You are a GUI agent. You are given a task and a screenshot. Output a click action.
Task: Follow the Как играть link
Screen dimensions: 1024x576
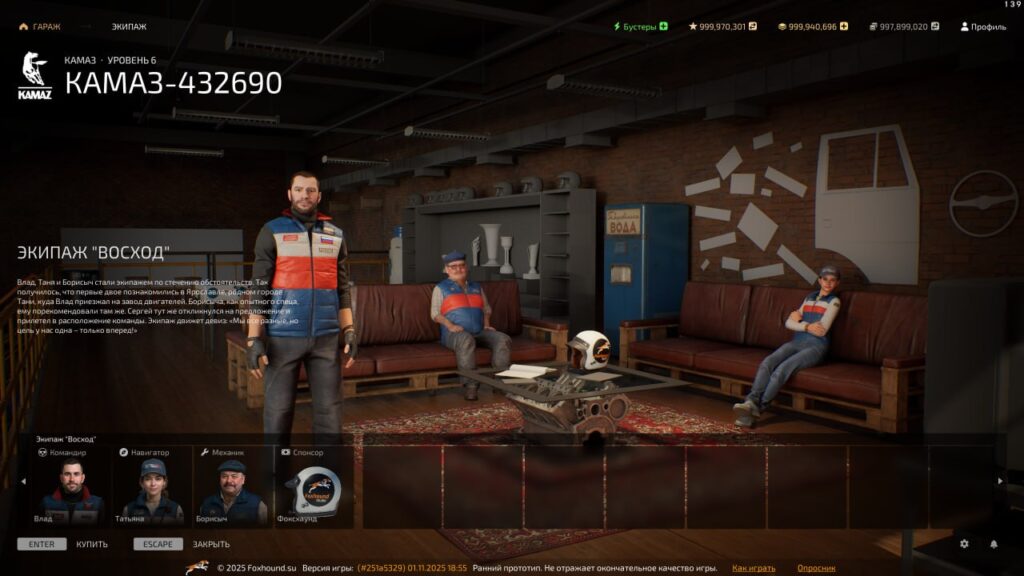(753, 568)
